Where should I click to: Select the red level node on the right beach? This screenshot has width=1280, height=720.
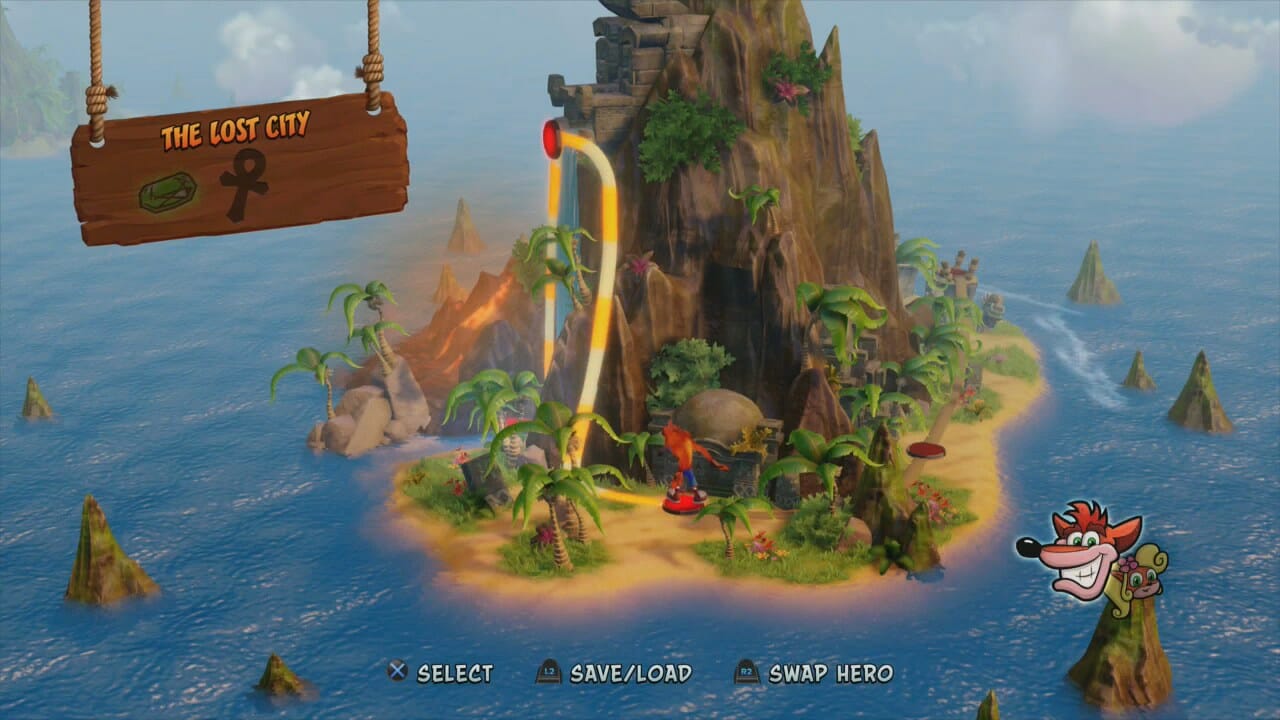925,450
